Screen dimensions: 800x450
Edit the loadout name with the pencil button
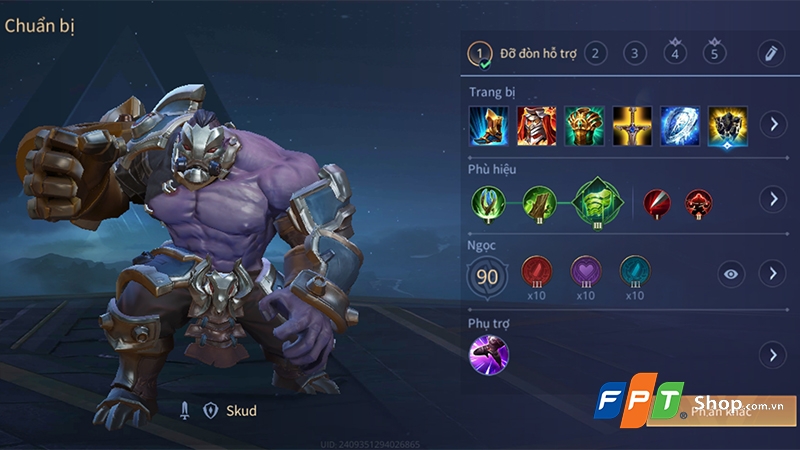[770, 53]
